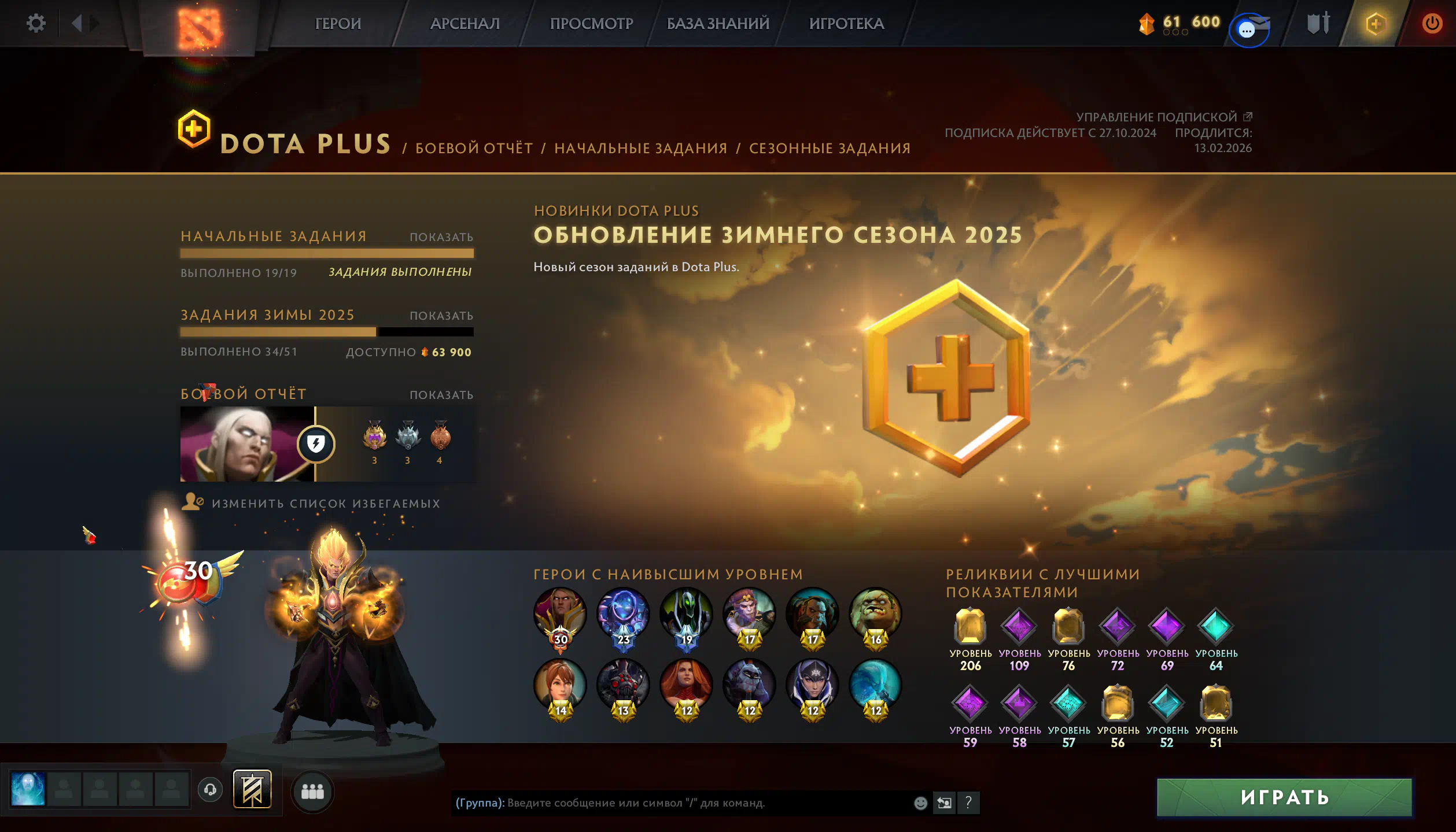Open the База знаний section

point(718,24)
